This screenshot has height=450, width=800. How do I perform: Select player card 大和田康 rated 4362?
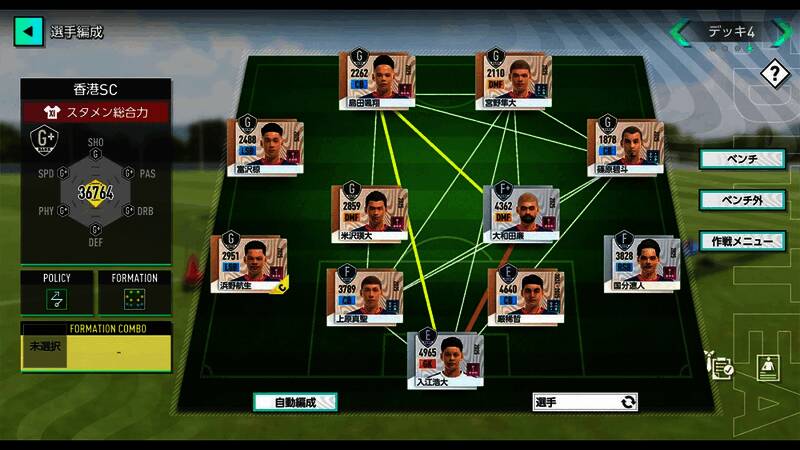tap(518, 212)
